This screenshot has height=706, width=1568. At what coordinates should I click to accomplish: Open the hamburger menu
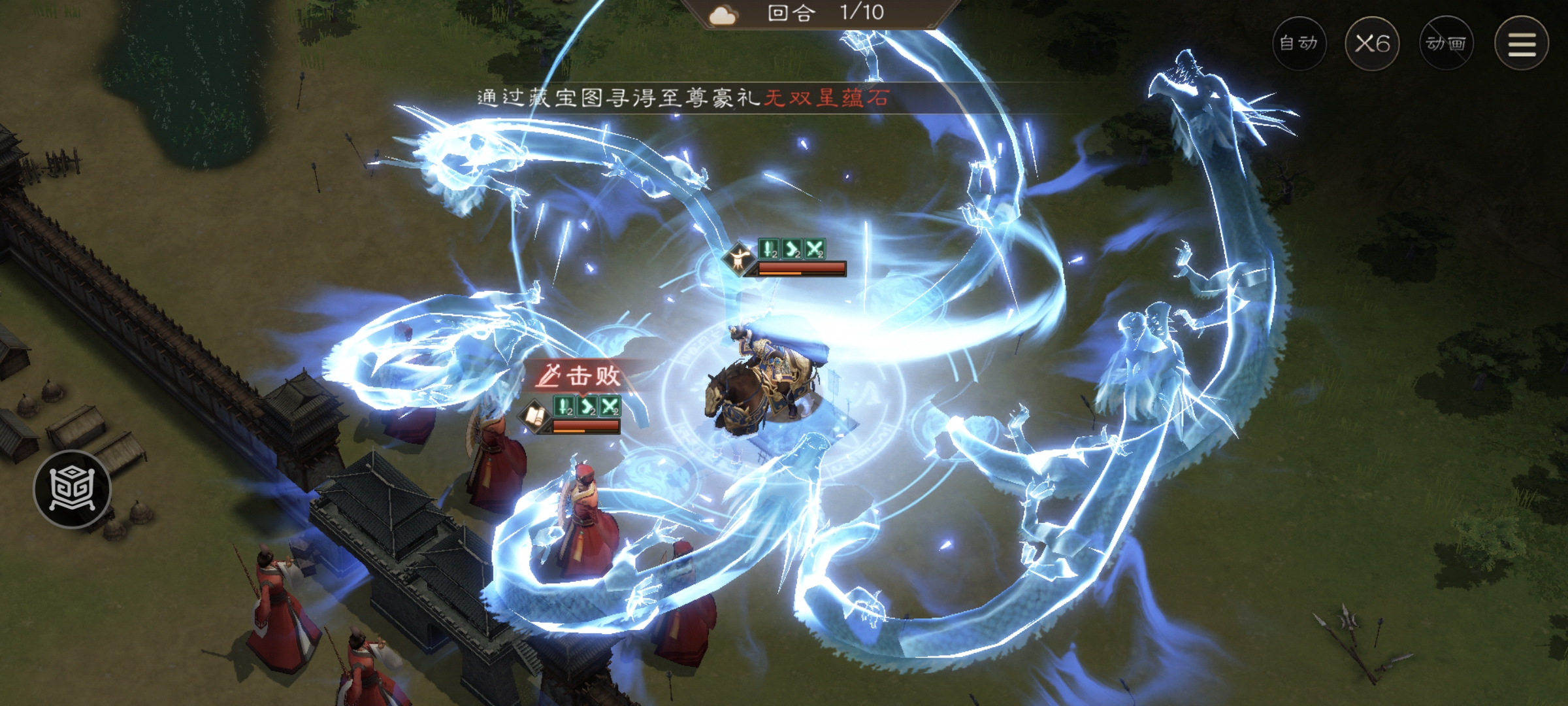click(x=1522, y=44)
